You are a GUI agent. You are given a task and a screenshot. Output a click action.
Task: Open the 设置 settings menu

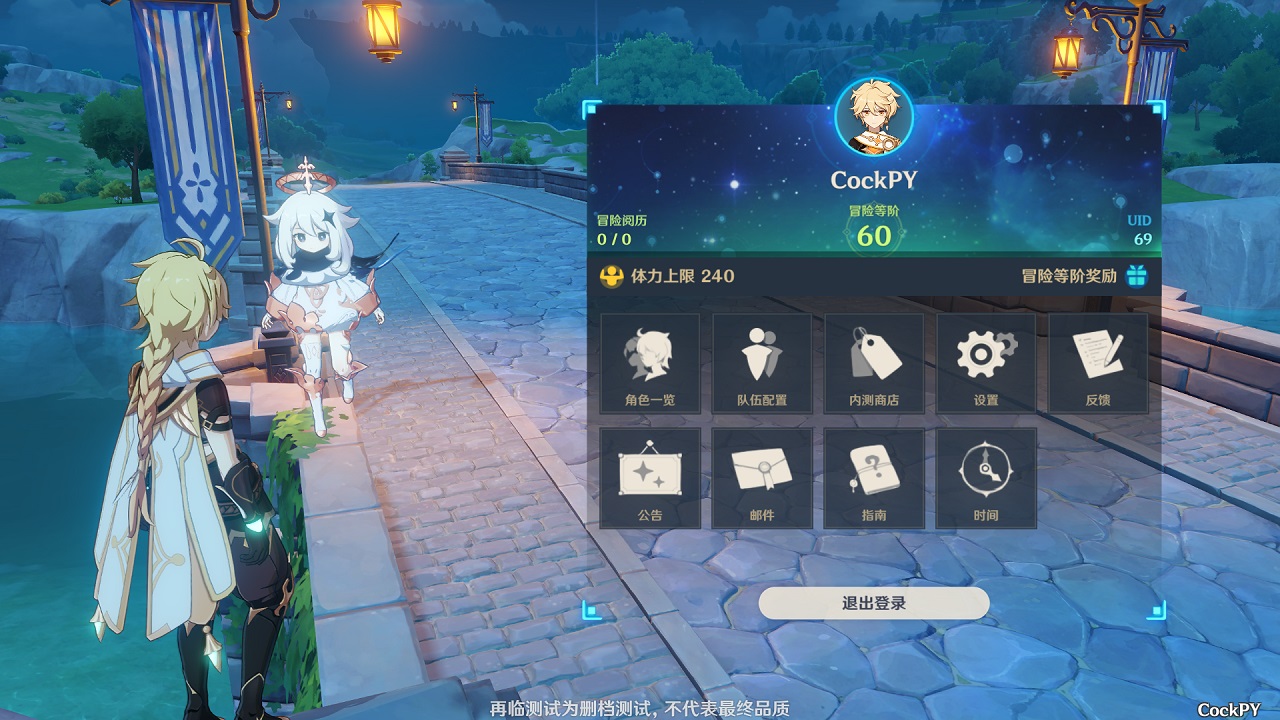coord(986,363)
